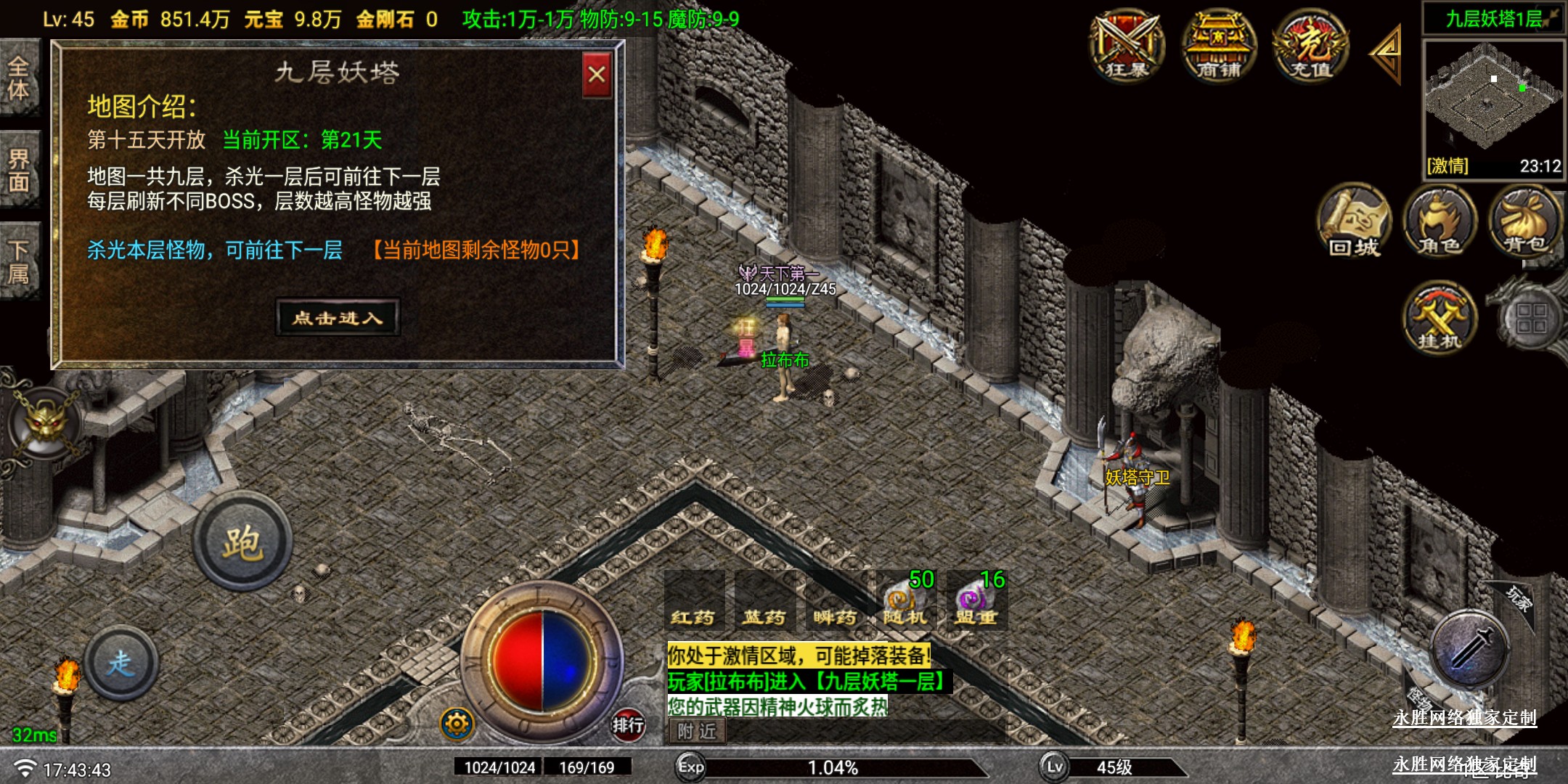Collapse the top icon row with the gold arrow

[x=1386, y=53]
